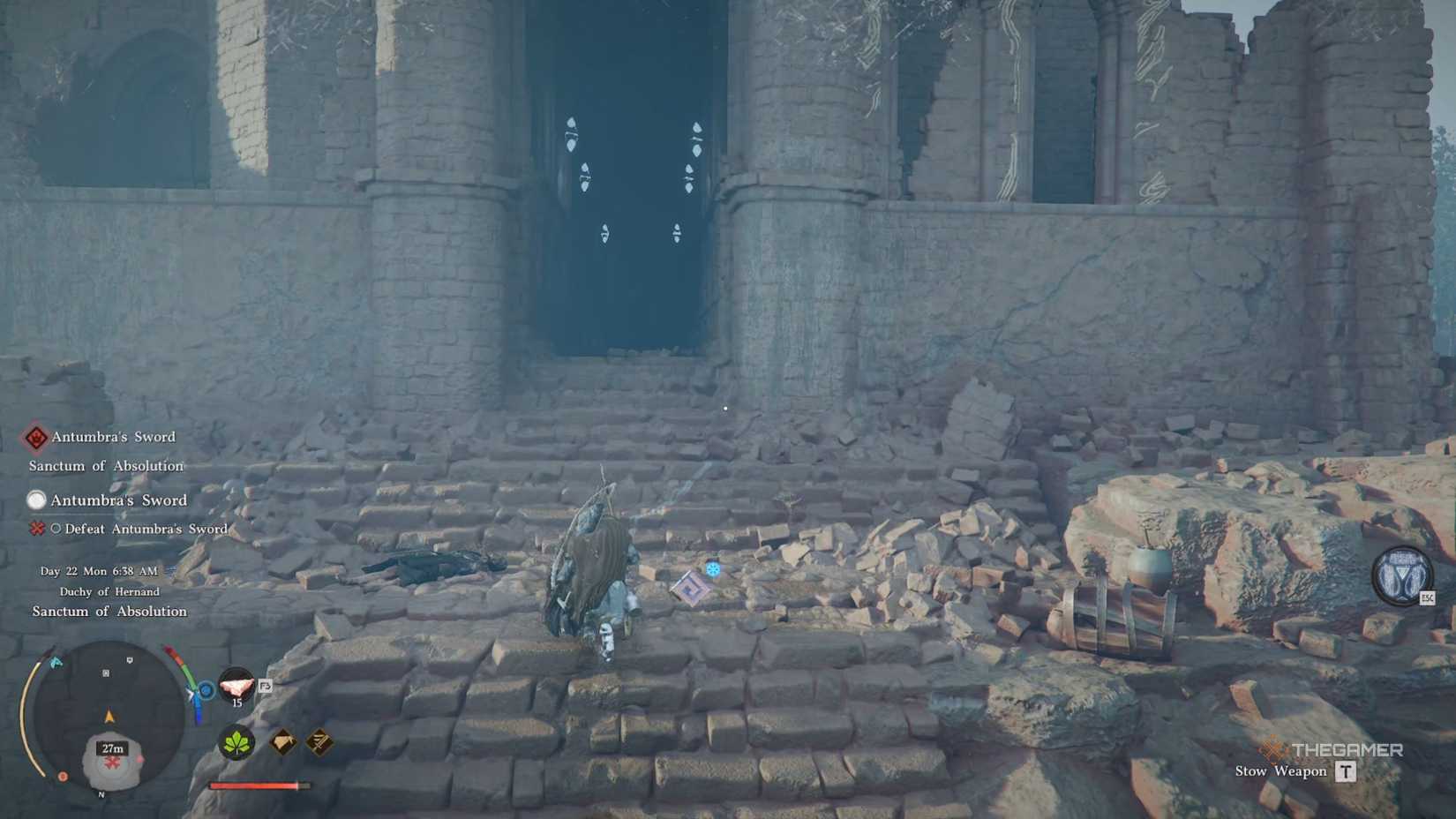This screenshot has height=819, width=1456.
Task: Expand the Sanctum of Absolution location header
Action: (x=106, y=467)
